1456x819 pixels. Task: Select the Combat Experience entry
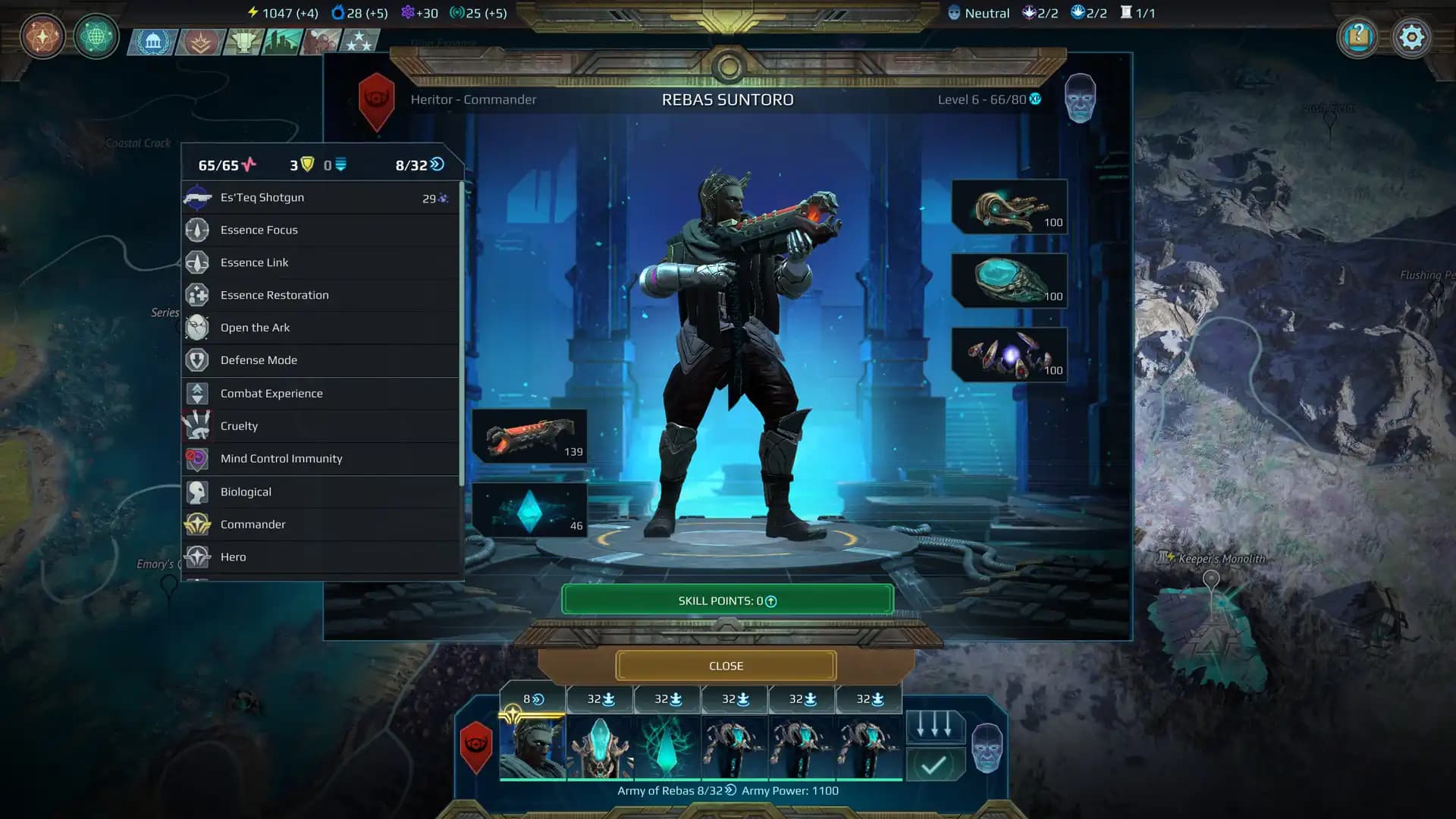[x=271, y=393]
